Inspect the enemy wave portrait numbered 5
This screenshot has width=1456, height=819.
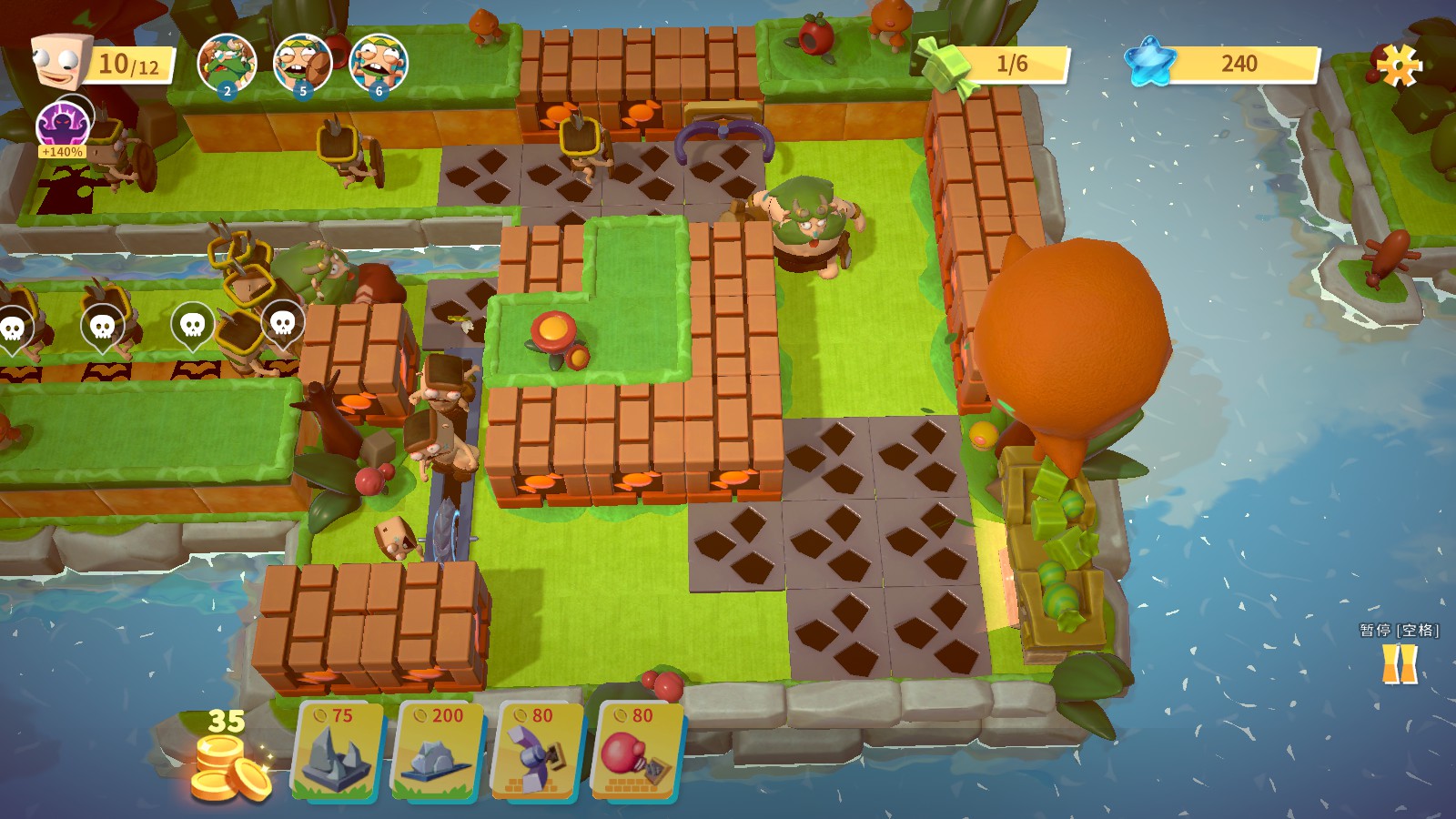click(302, 62)
